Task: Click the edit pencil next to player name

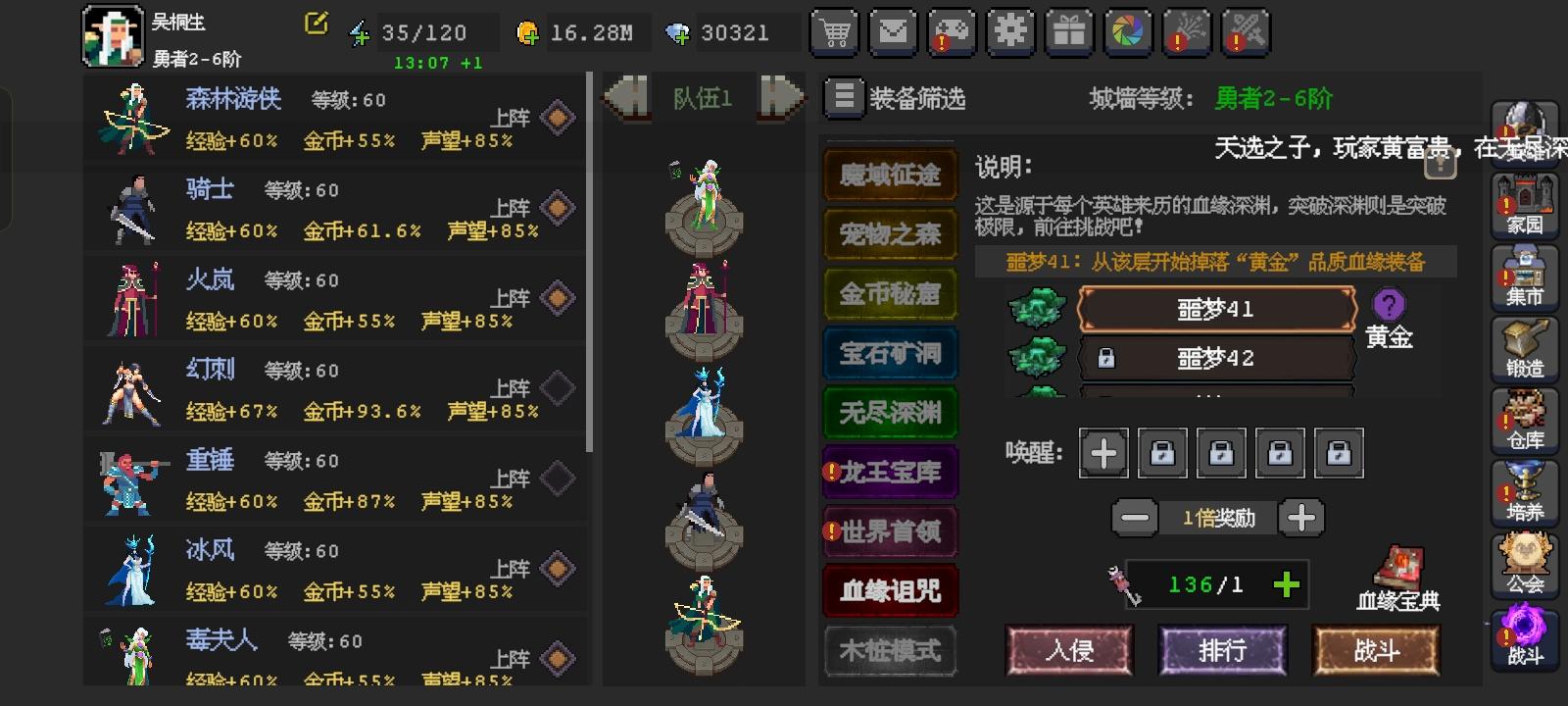Action: [315, 25]
